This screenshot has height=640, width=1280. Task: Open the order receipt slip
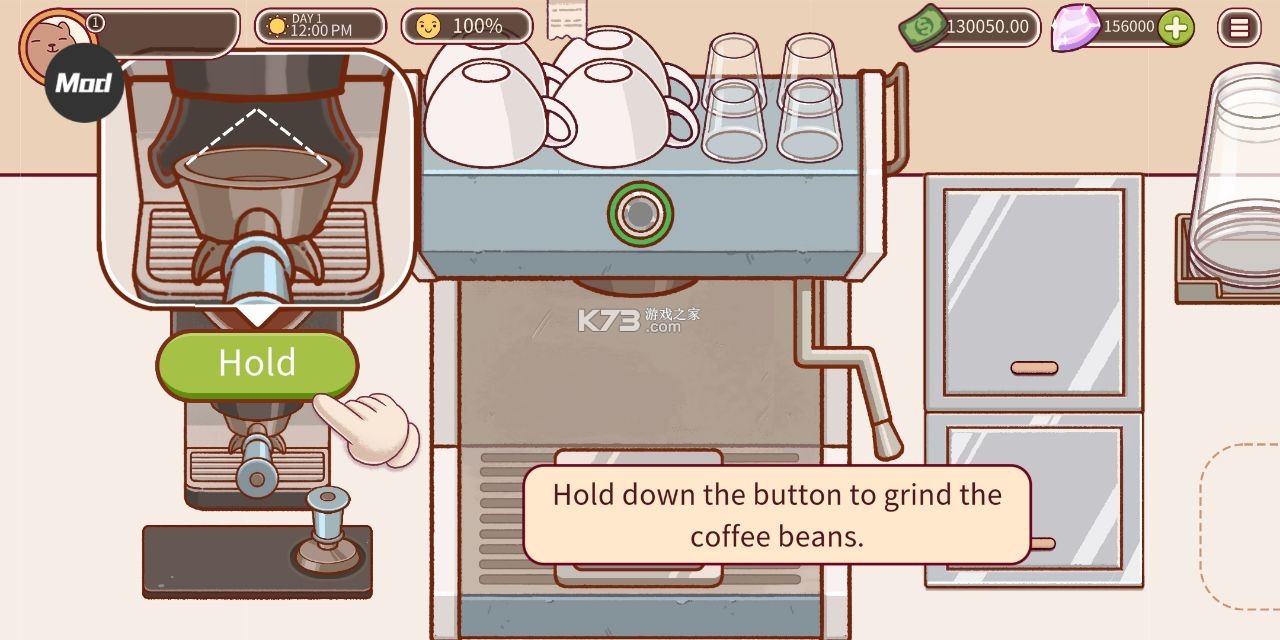click(567, 19)
